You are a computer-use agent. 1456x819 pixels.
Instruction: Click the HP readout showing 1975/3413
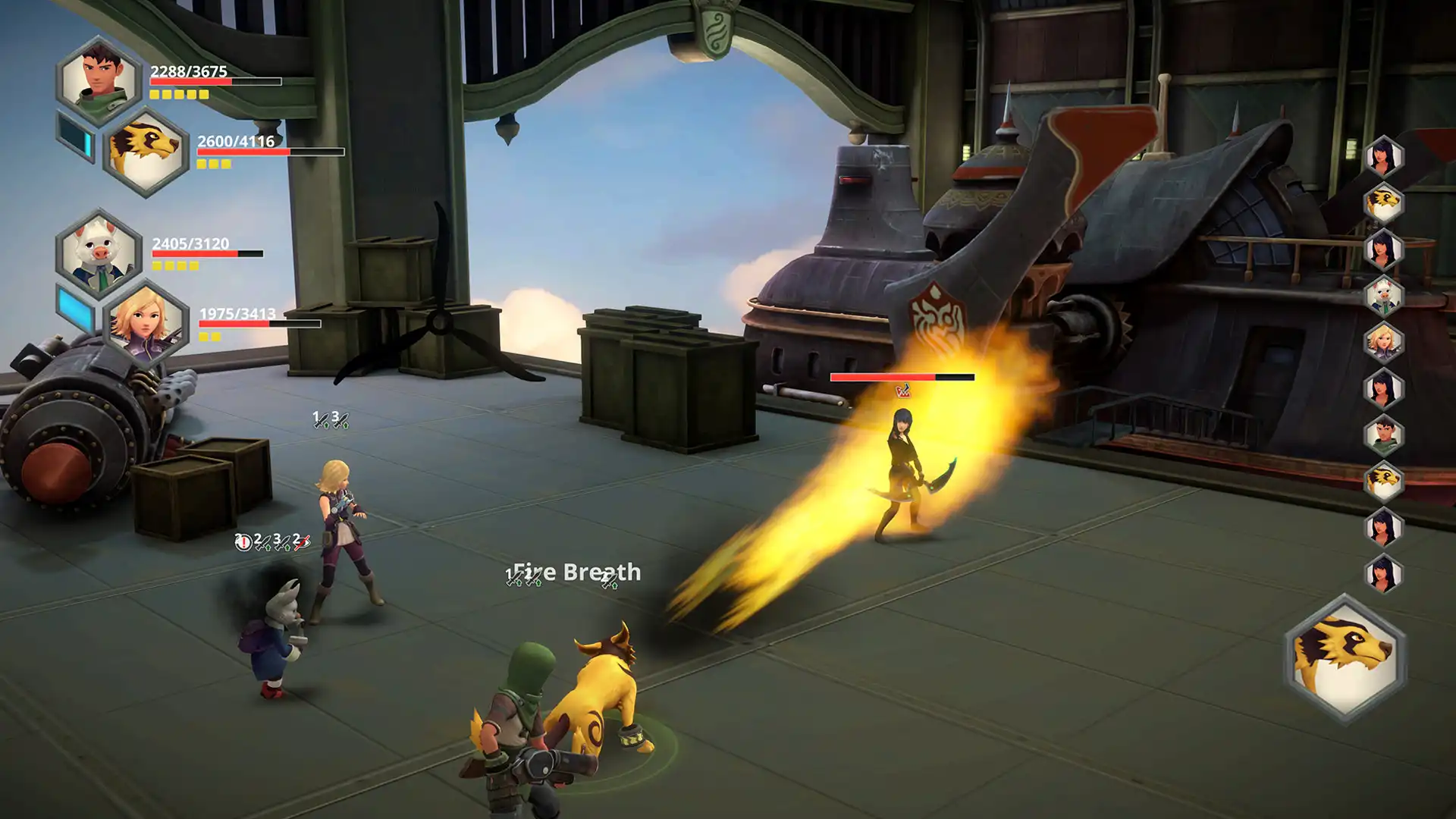point(237,311)
